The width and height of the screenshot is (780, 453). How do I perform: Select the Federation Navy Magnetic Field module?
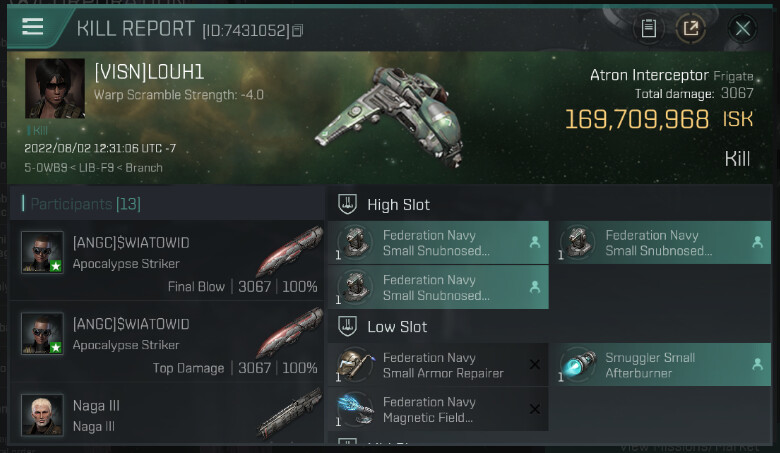click(438, 409)
